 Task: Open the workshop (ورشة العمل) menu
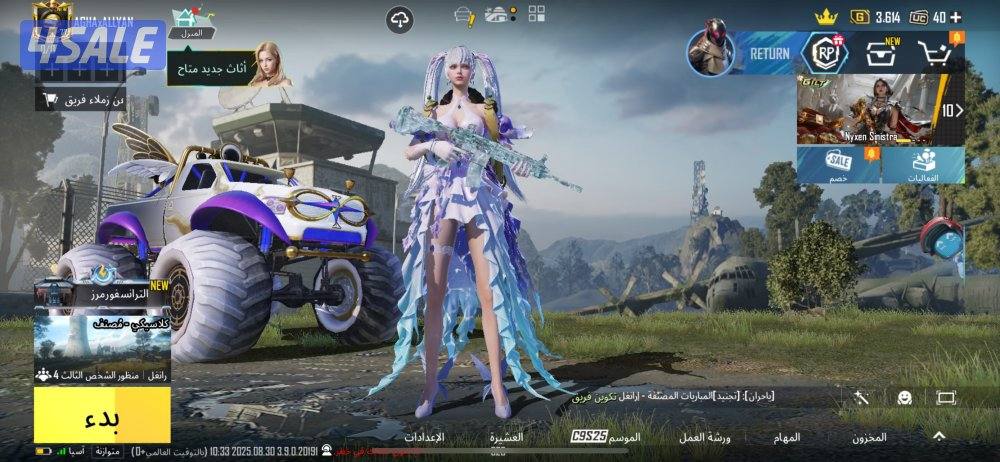click(x=705, y=437)
